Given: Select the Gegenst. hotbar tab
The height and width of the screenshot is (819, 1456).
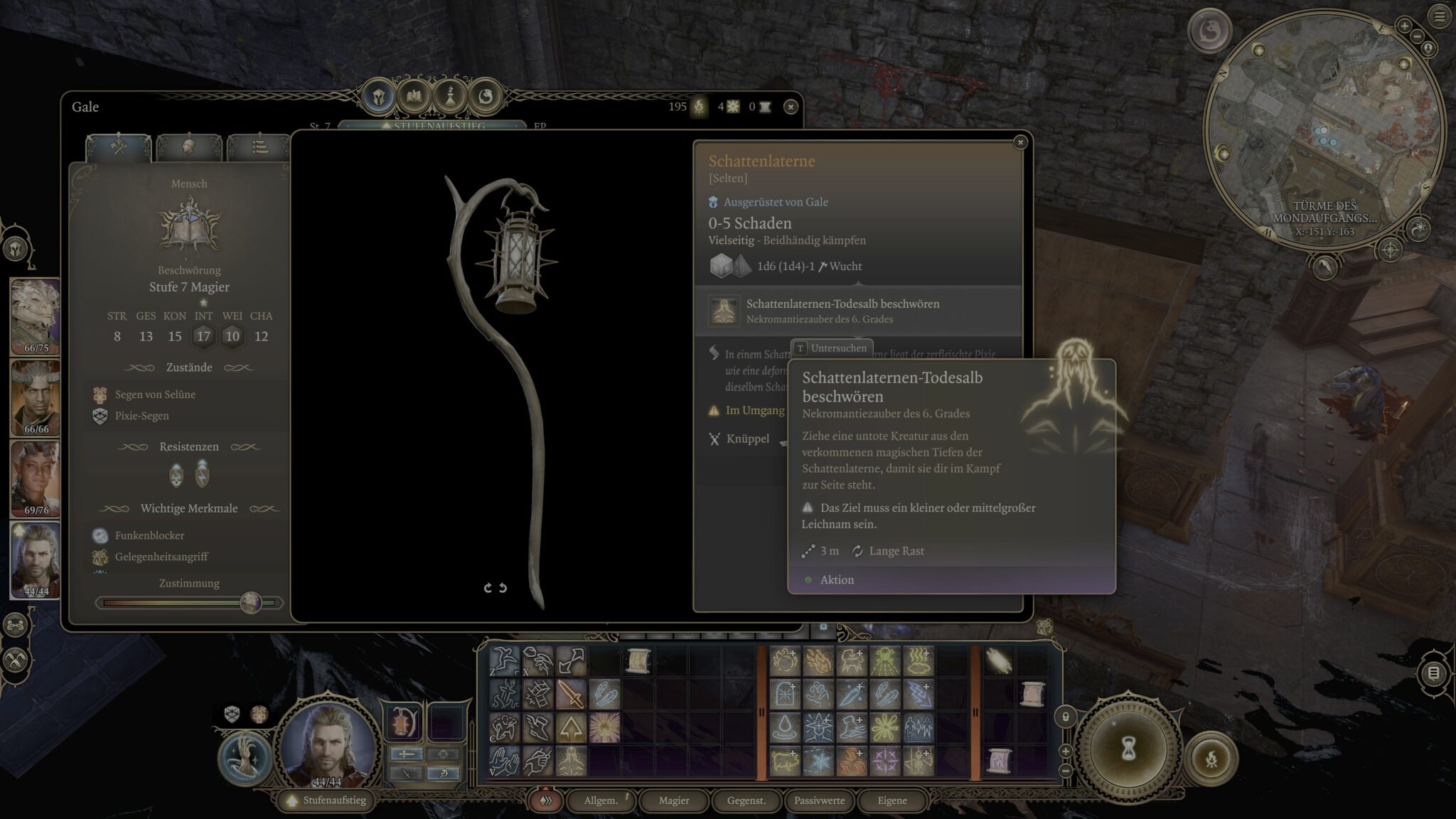Looking at the screenshot, I should click(746, 801).
